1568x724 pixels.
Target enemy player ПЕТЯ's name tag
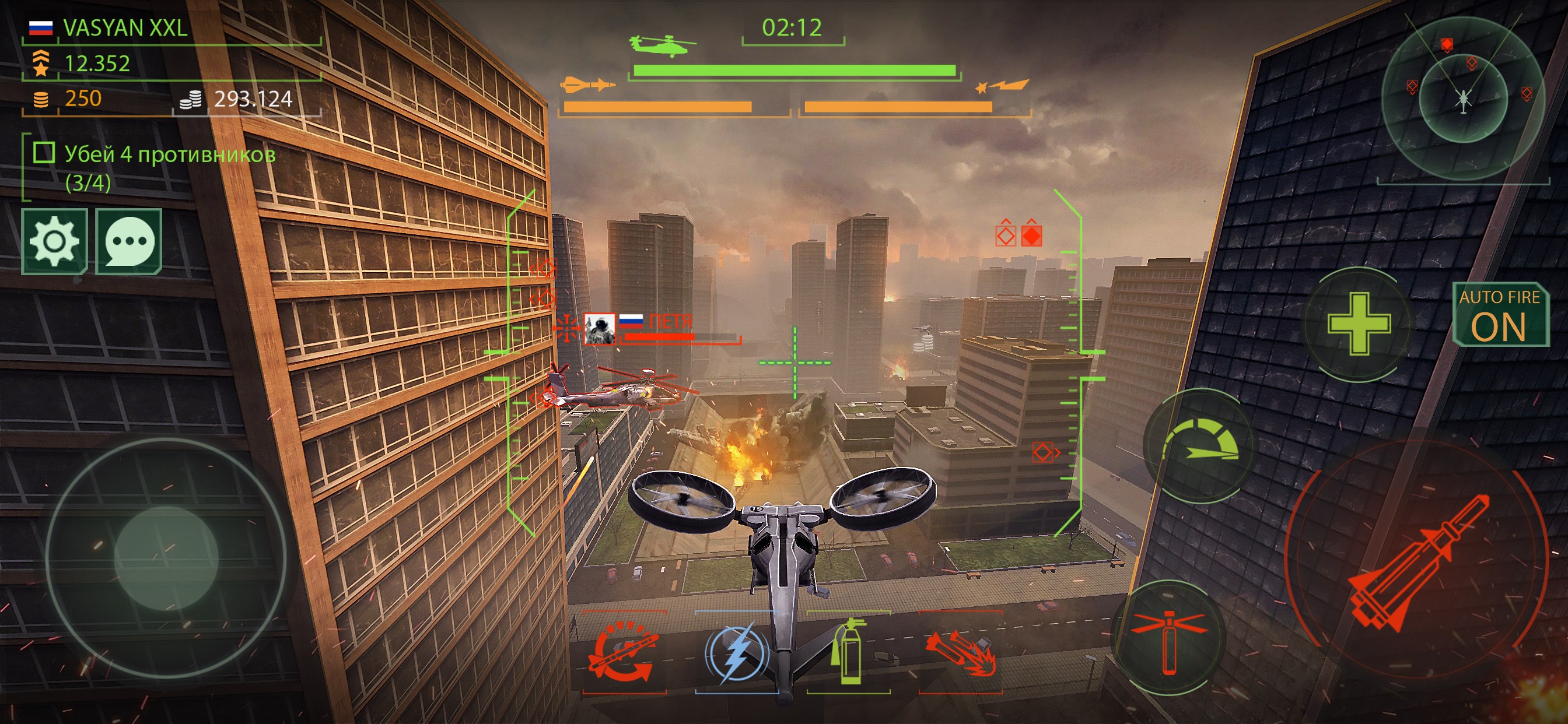(x=670, y=321)
